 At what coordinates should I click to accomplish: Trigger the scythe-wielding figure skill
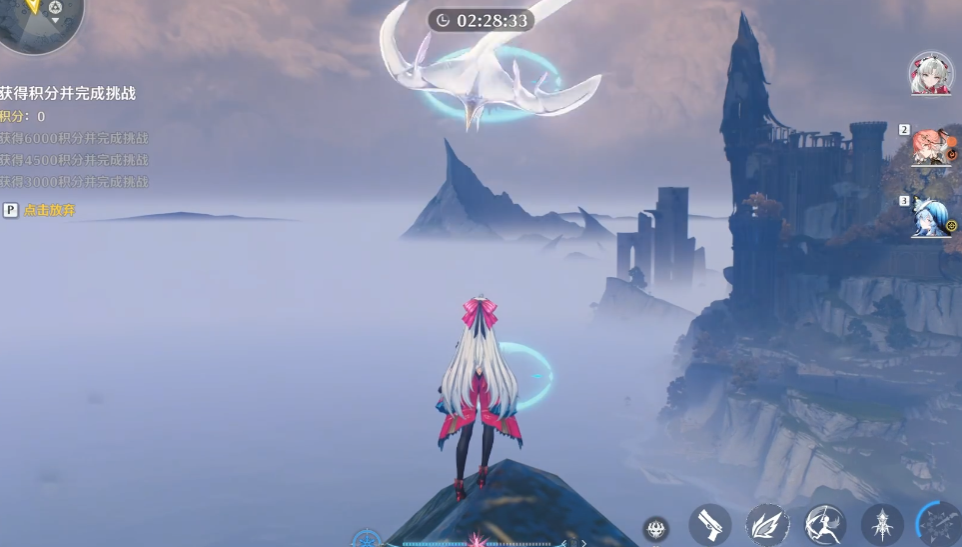(x=825, y=525)
